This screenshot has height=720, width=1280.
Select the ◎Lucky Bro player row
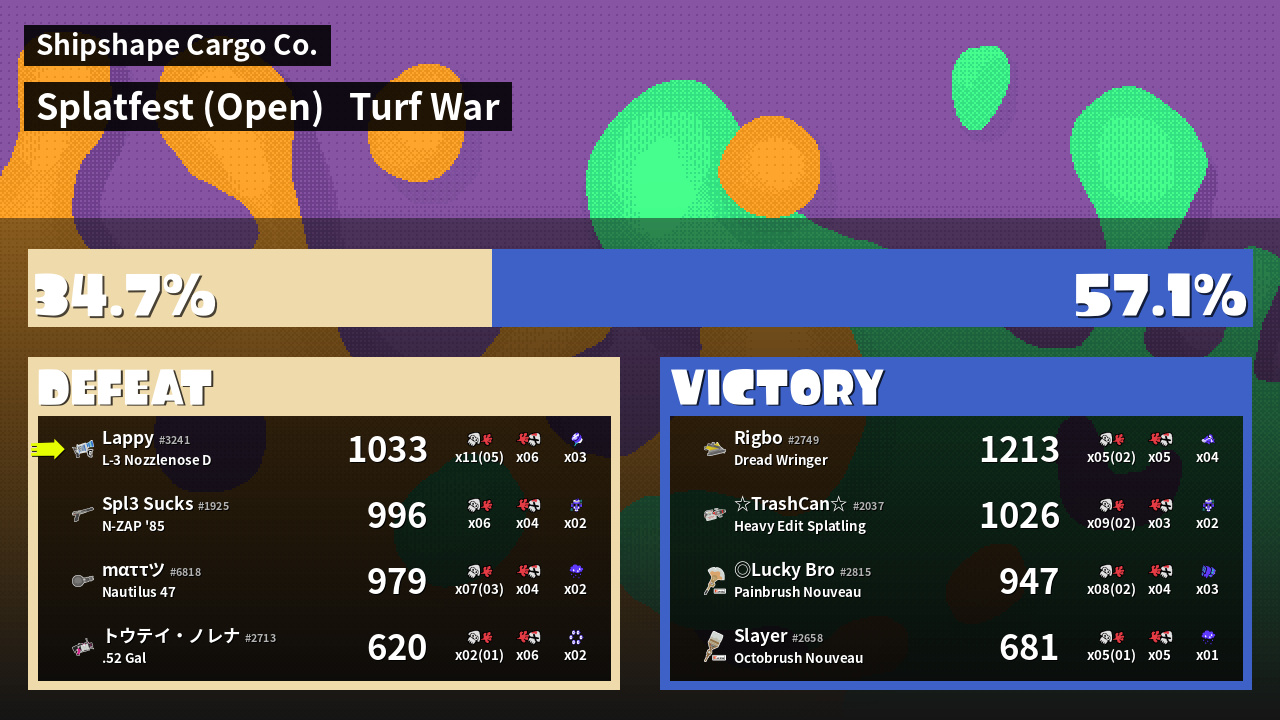956,581
